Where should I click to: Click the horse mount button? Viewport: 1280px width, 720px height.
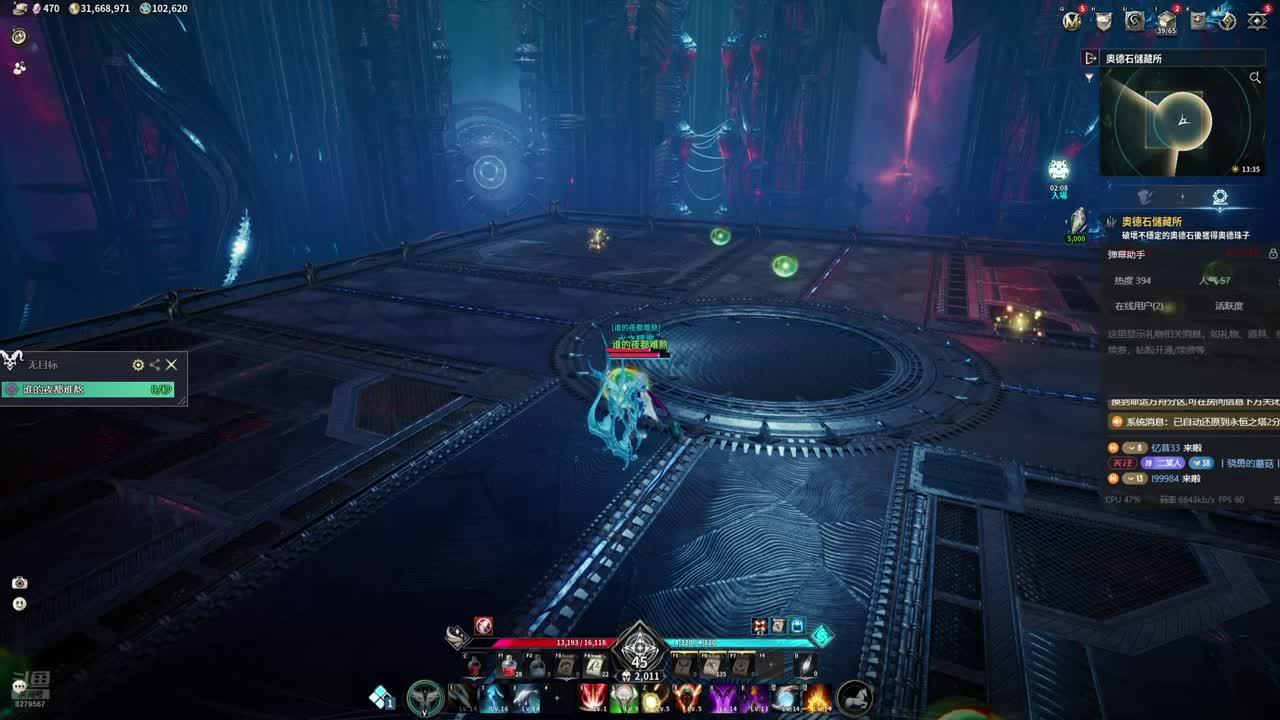(854, 697)
